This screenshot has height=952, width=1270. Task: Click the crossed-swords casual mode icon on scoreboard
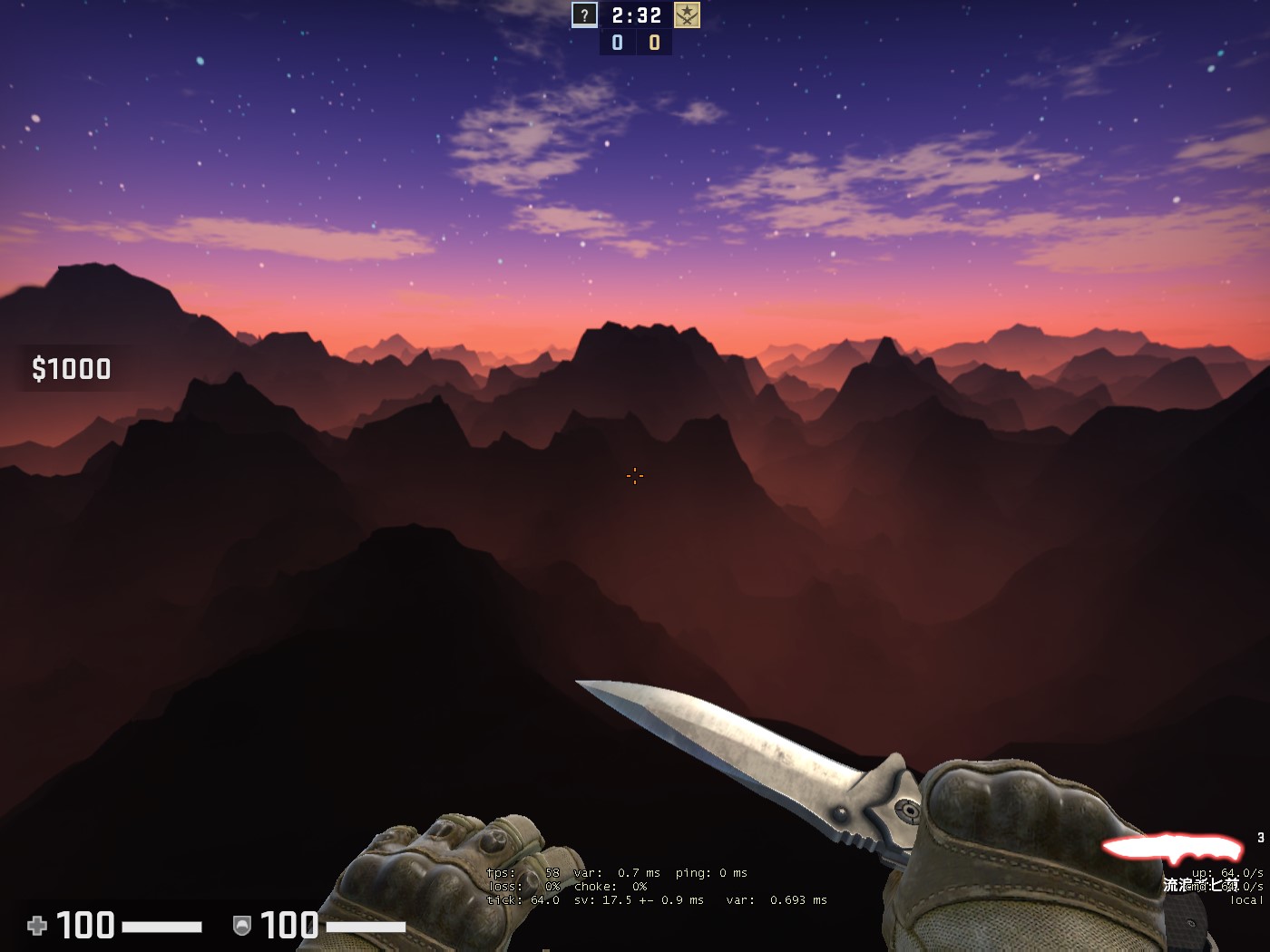(688, 15)
